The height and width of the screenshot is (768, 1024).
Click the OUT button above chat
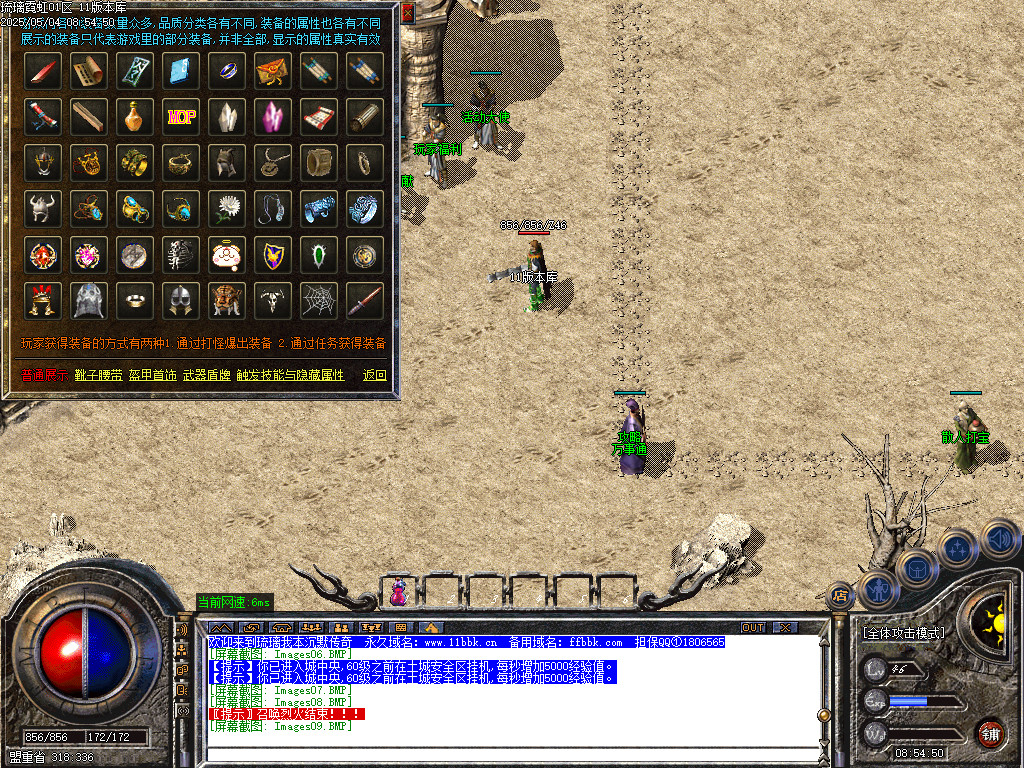[752, 627]
